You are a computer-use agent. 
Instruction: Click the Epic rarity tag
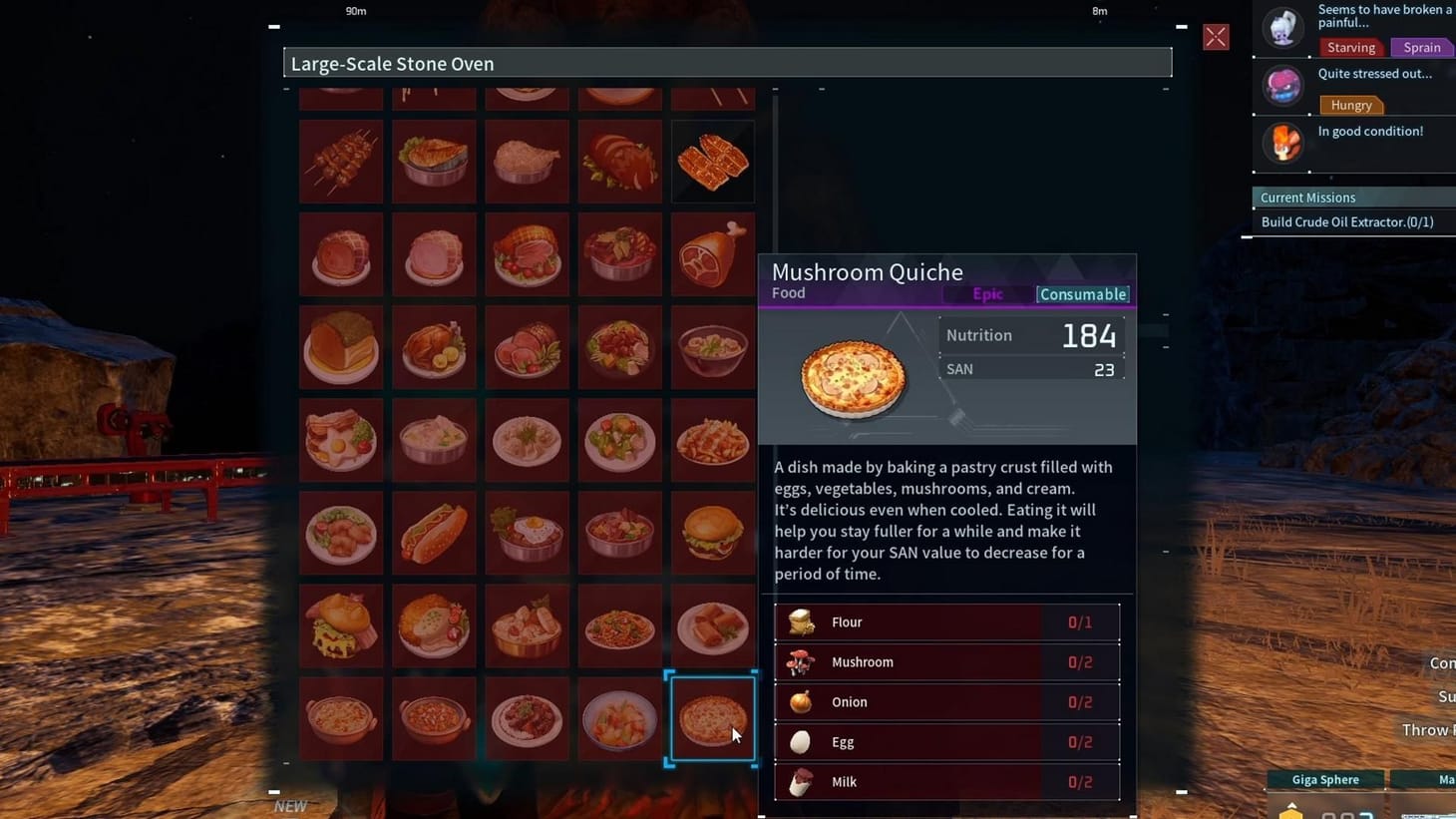(986, 294)
